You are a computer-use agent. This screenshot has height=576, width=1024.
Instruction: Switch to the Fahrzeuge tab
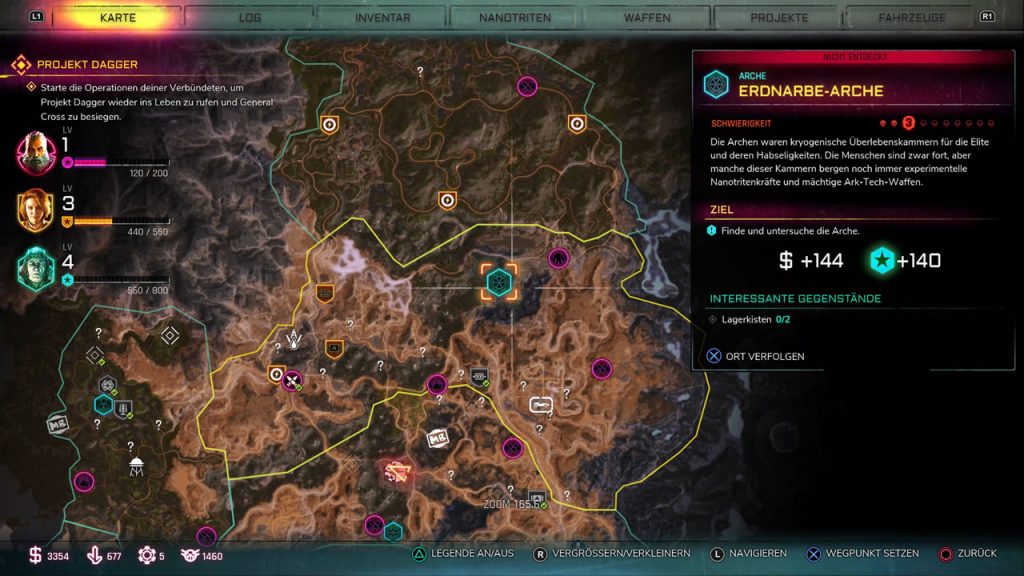click(910, 18)
